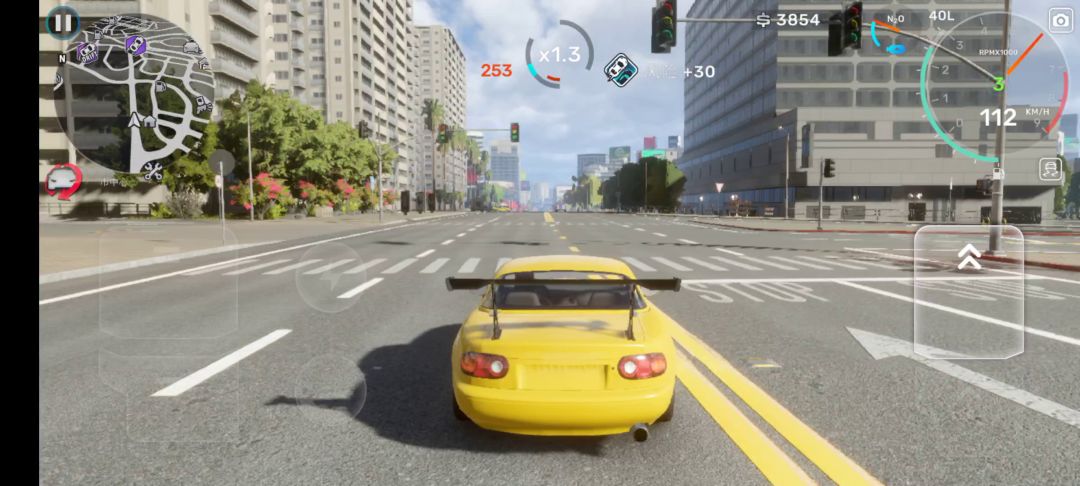Open photo mode with the camera icon

click(x=1060, y=20)
